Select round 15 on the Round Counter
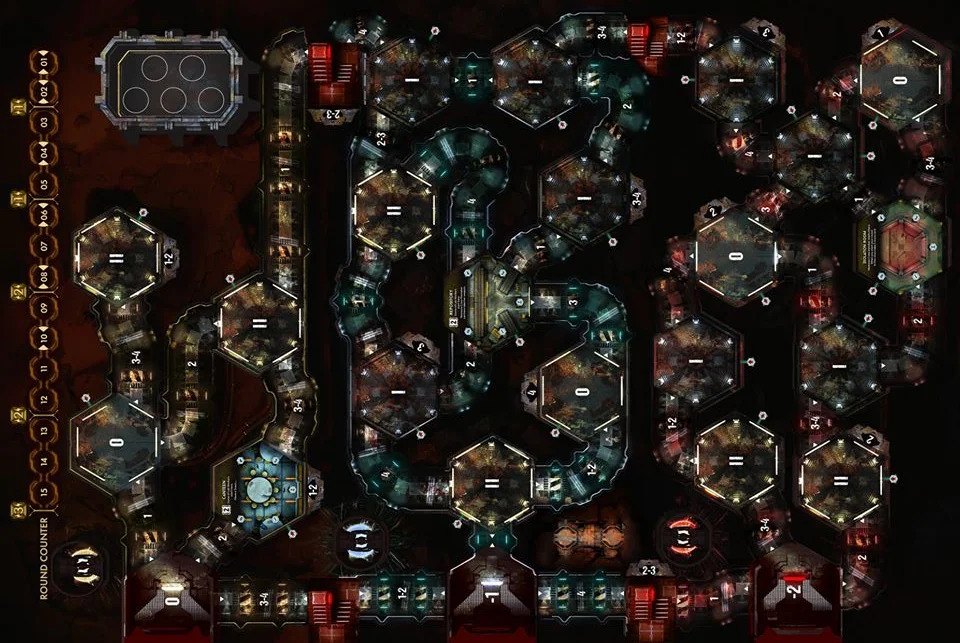This screenshot has height=643, width=960. click(x=45, y=493)
